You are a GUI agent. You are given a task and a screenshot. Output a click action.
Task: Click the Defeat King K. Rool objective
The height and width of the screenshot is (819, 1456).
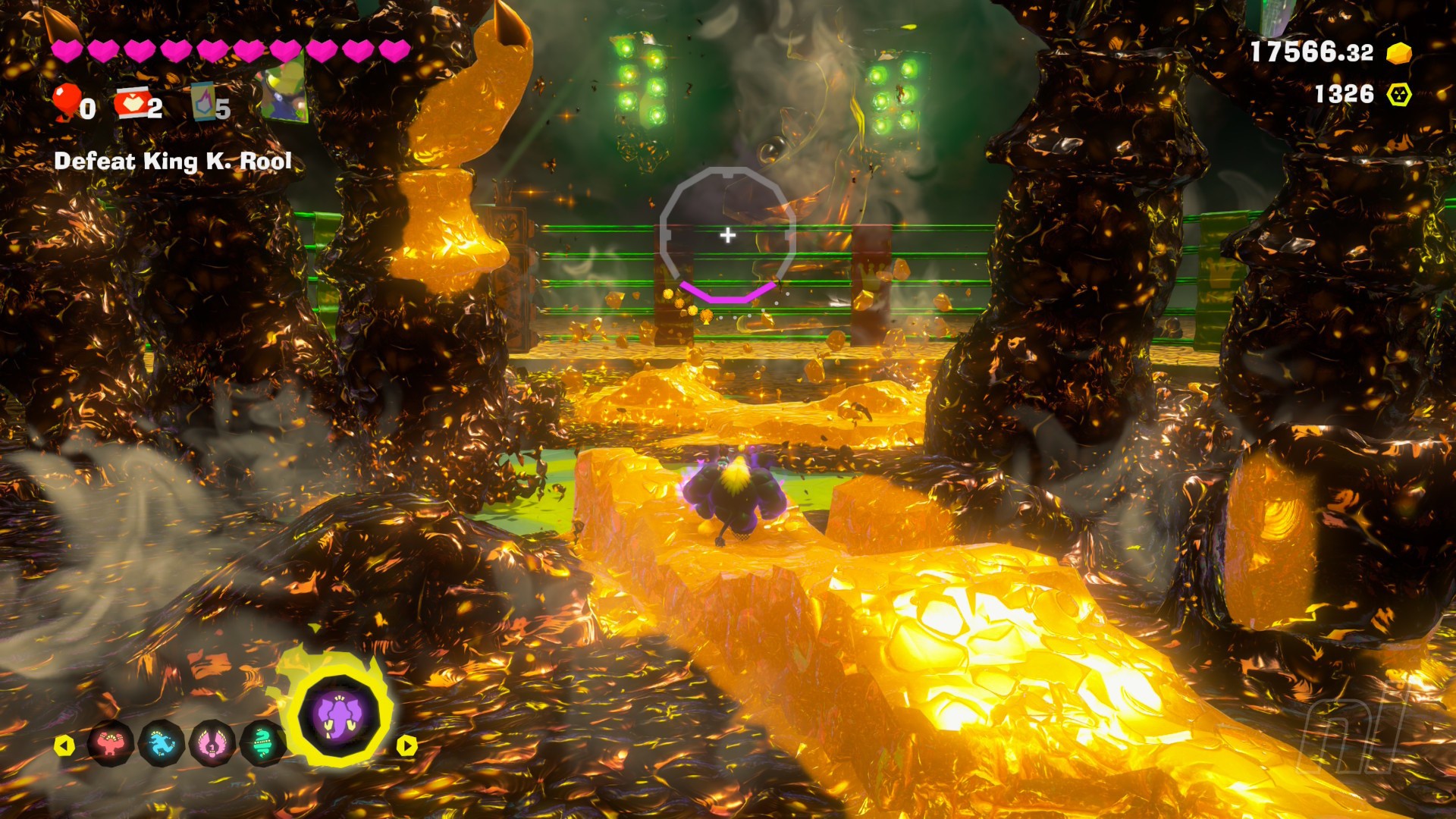click(173, 162)
